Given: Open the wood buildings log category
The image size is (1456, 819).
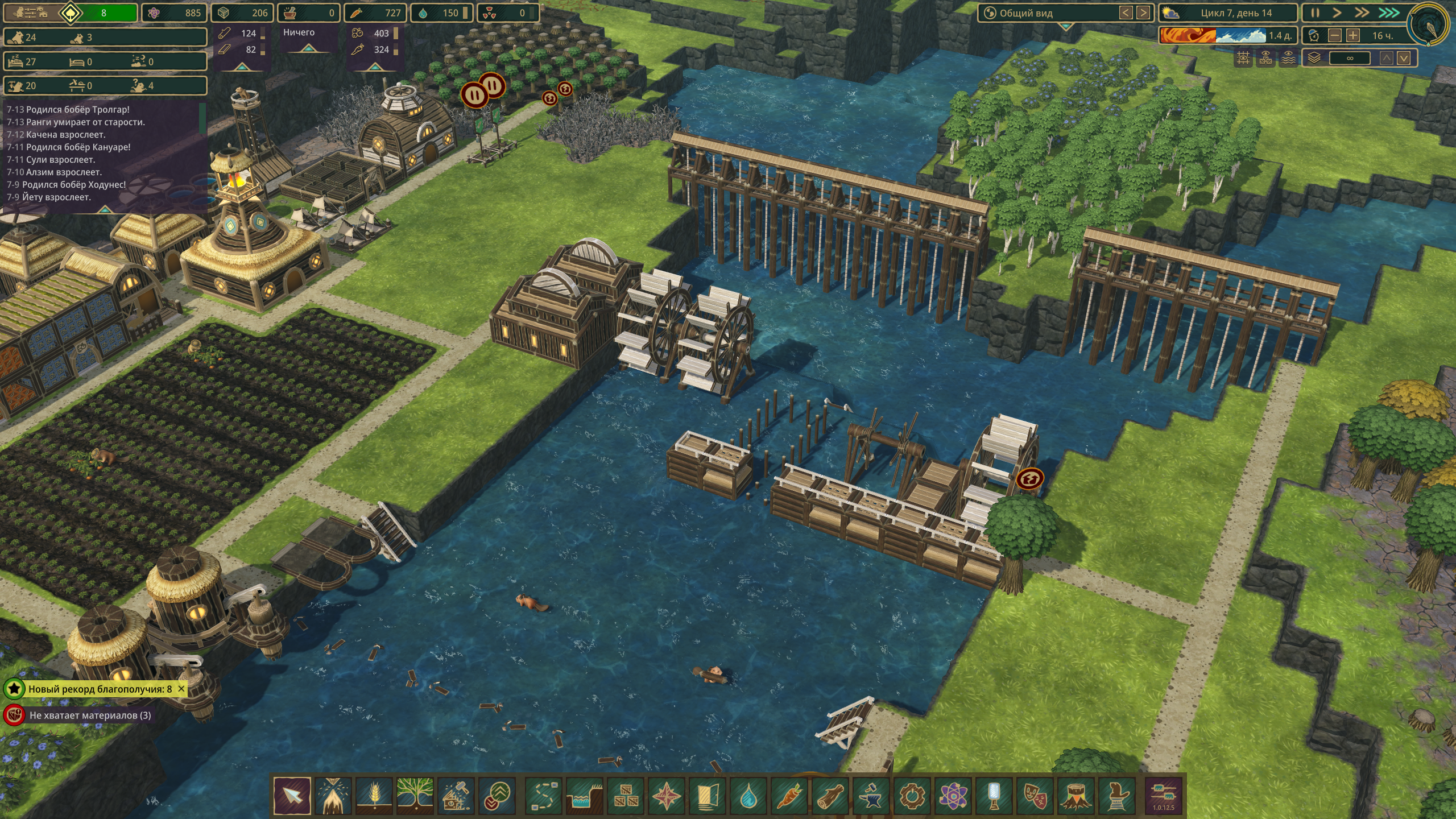Looking at the screenshot, I should [830, 796].
